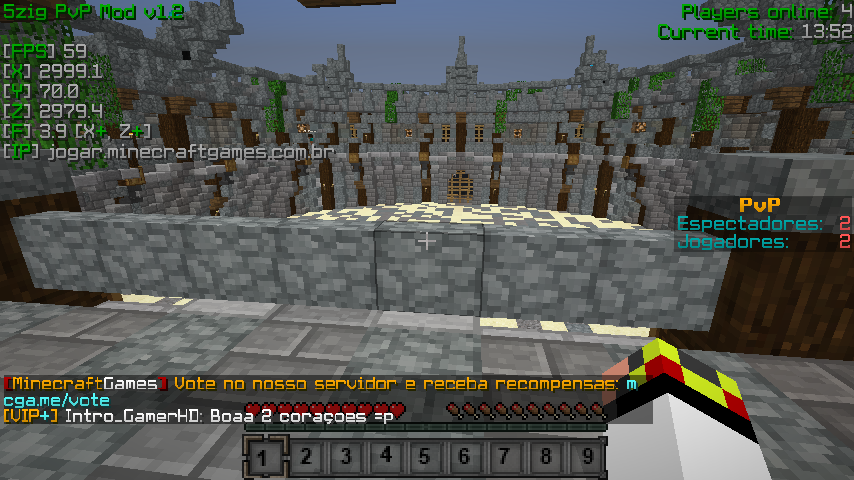Select hotbar slot number 1
This screenshot has height=480, width=854.
(264, 459)
